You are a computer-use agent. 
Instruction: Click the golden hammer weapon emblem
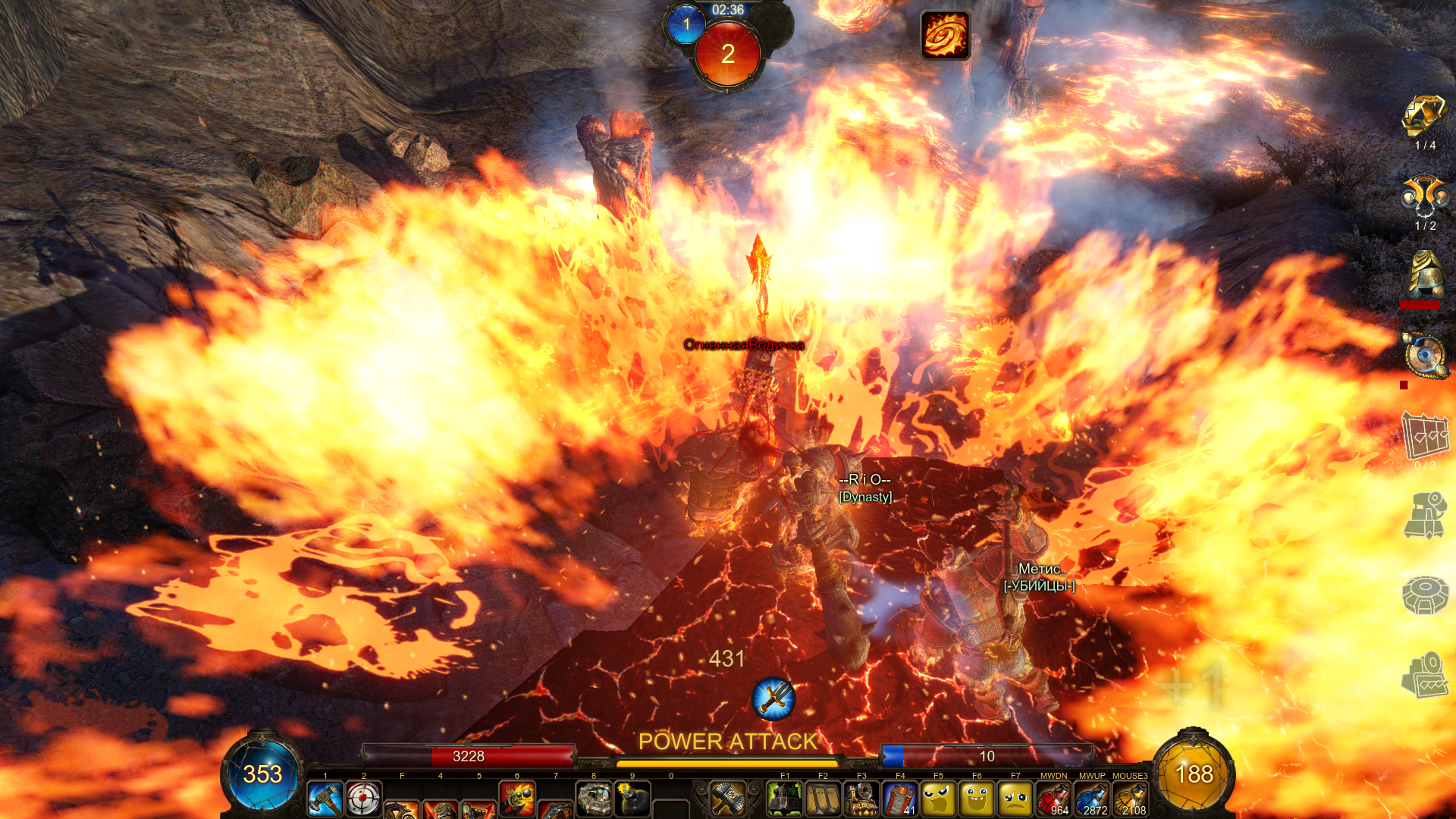pyautogui.click(x=728, y=798)
